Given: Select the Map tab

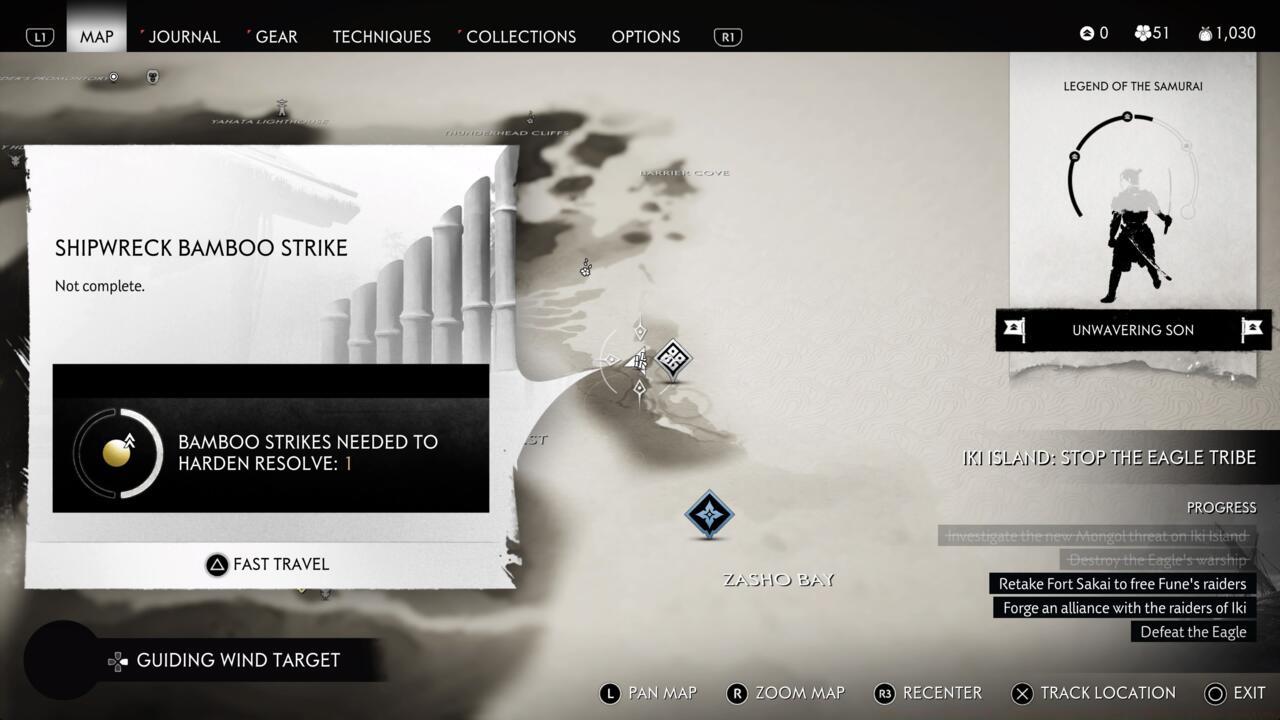Looking at the screenshot, I should point(97,36).
